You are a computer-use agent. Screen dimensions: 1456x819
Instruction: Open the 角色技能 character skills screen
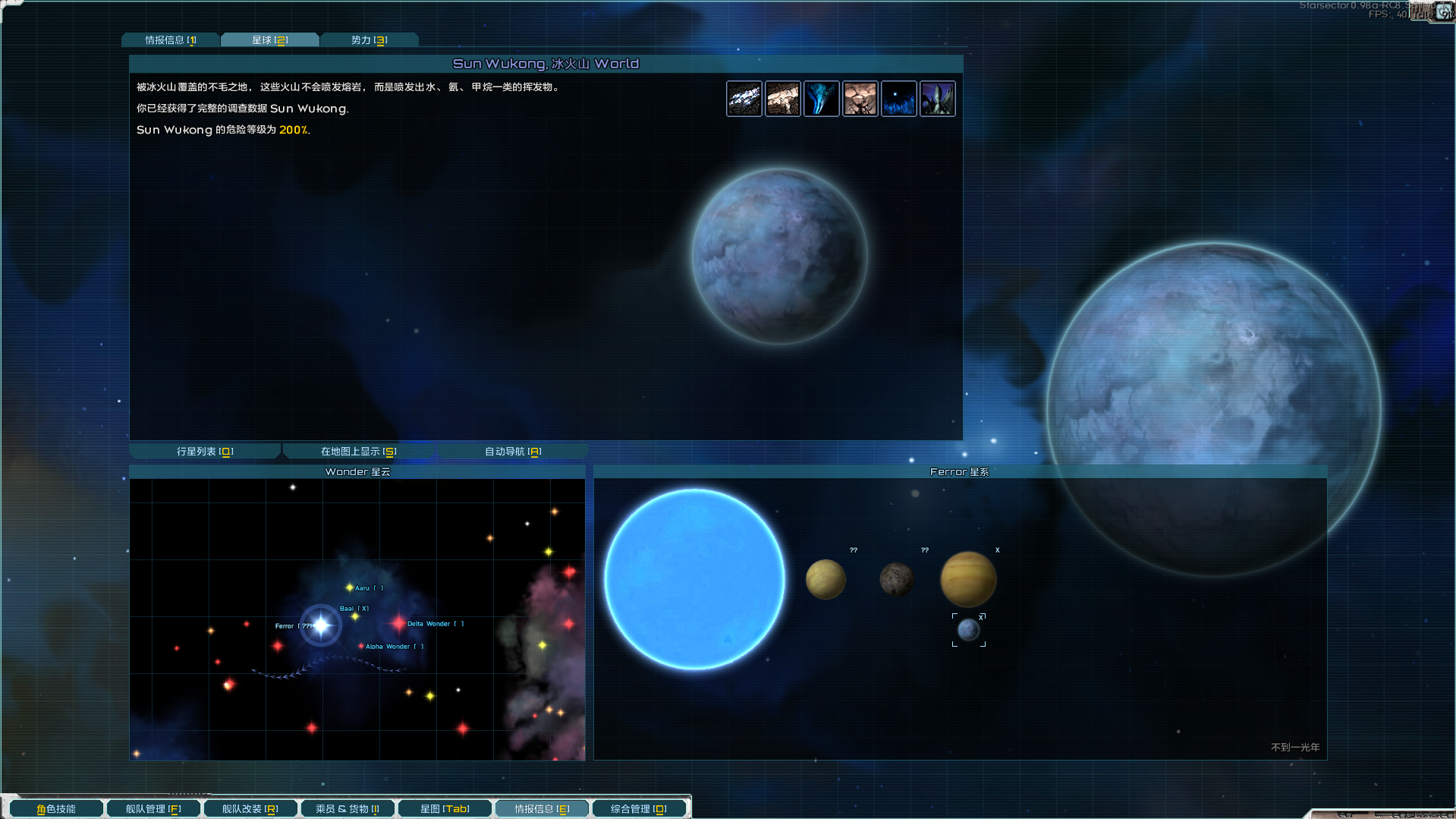coord(56,809)
